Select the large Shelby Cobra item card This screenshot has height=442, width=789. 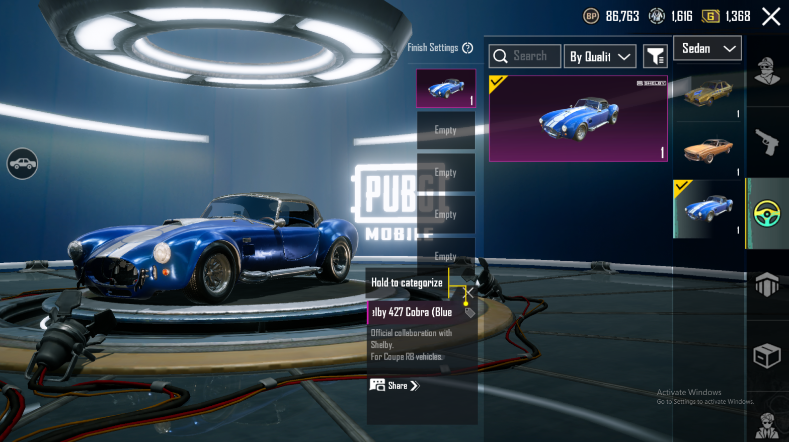(578, 118)
